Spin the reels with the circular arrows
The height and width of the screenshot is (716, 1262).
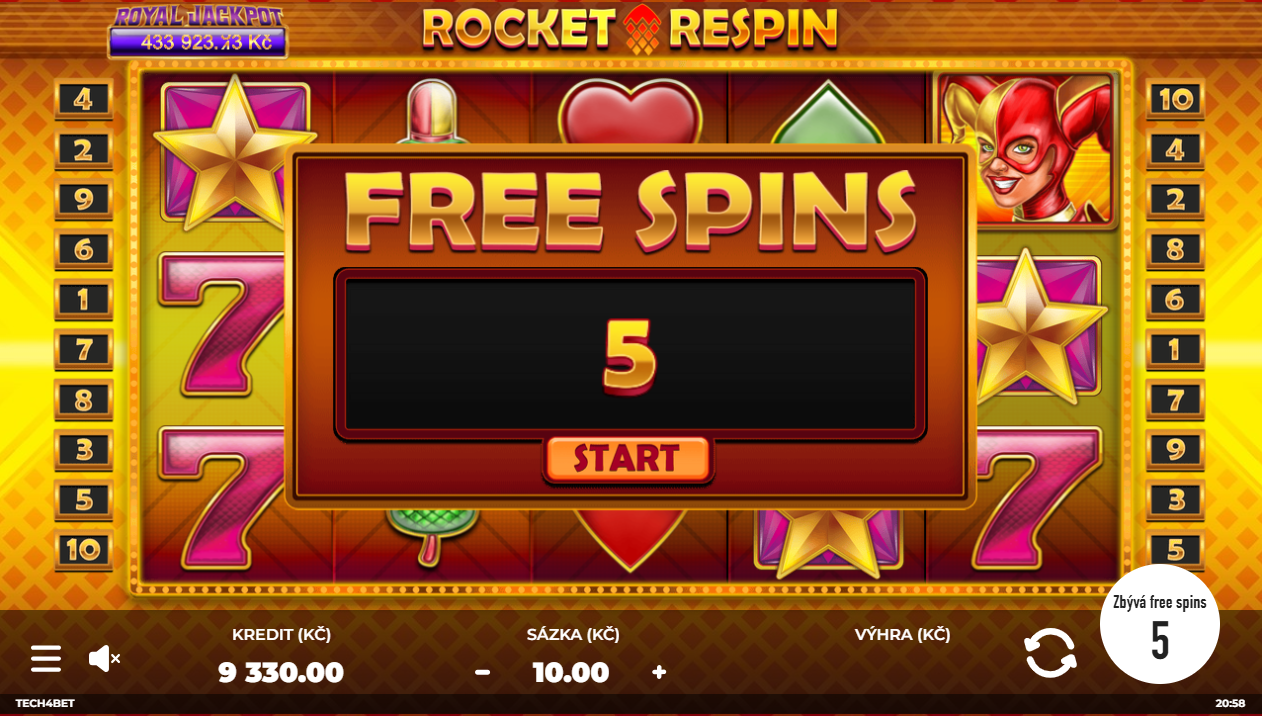point(1050,653)
